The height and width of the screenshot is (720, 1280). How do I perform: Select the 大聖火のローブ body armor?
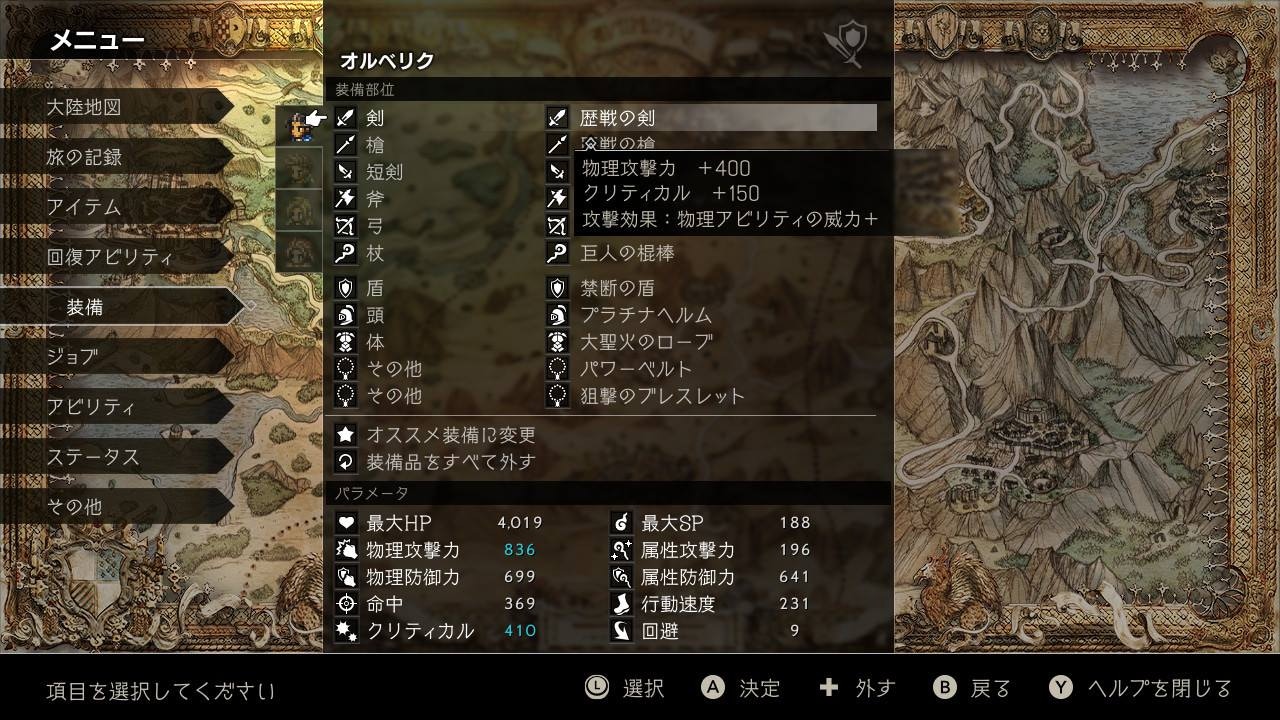[x=646, y=342]
